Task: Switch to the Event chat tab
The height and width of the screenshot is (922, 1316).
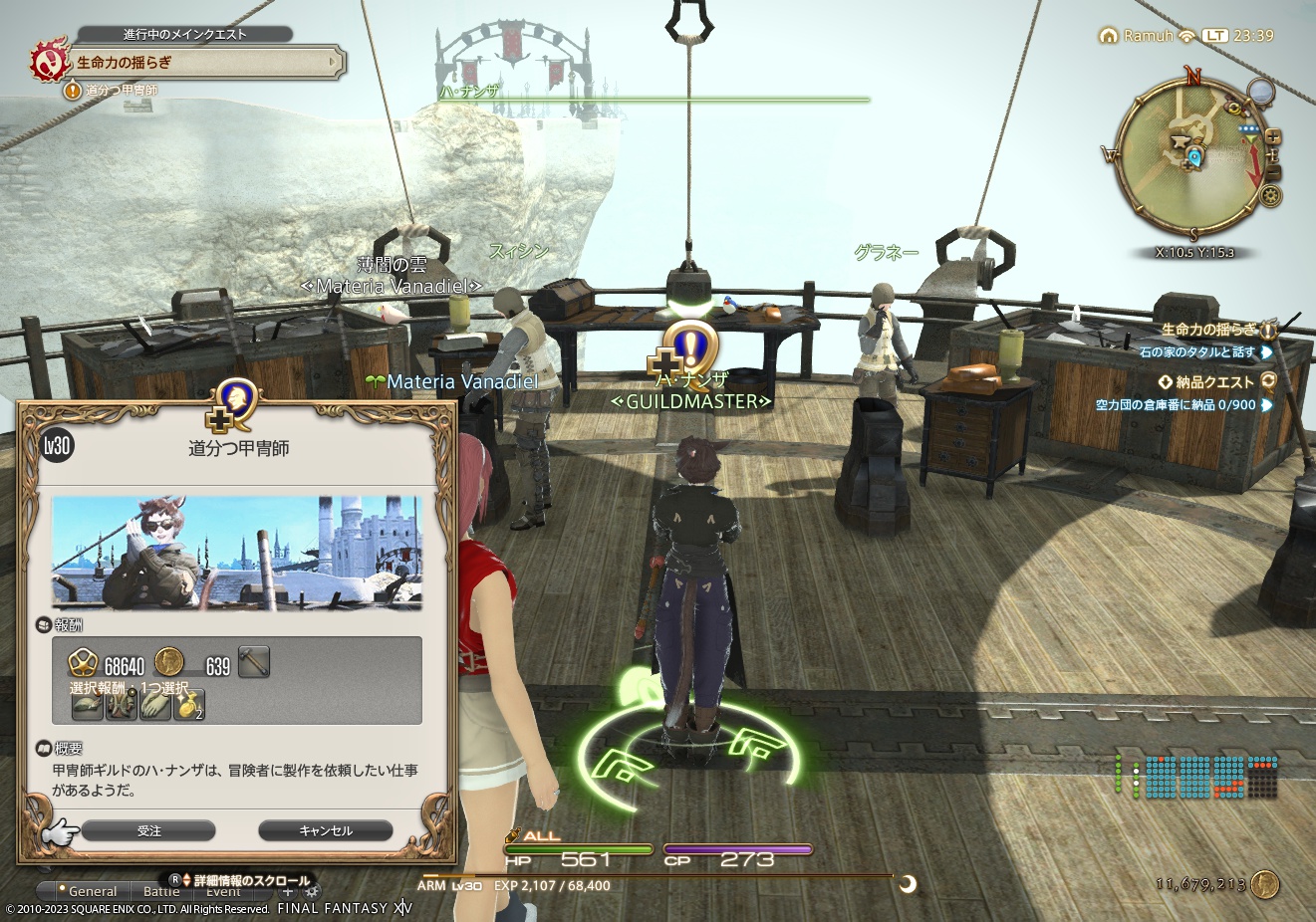Action: 224,891
